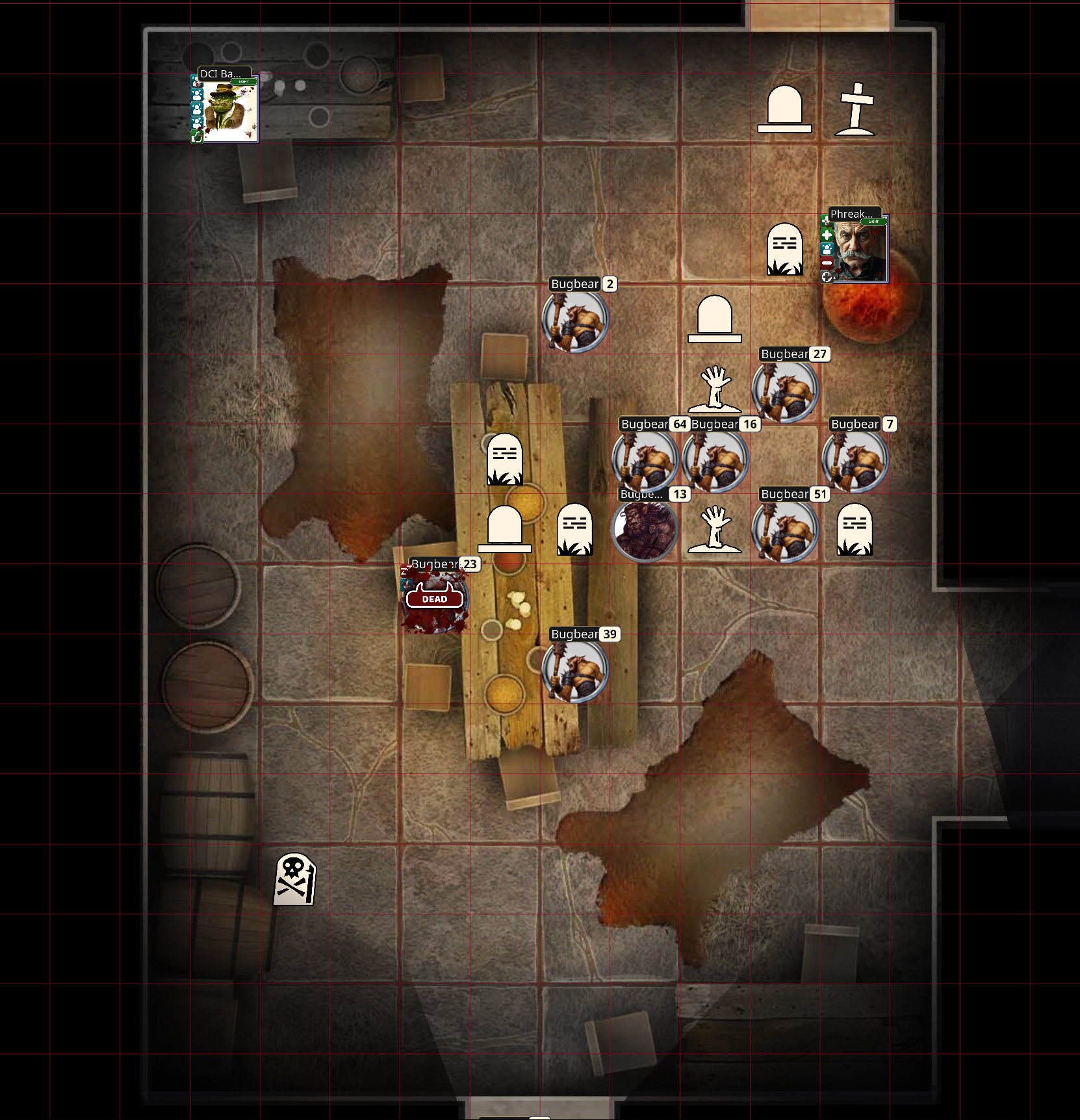Click the hit point badge showing 64 on a Bugbear
The height and width of the screenshot is (1120, 1080).
[x=680, y=424]
